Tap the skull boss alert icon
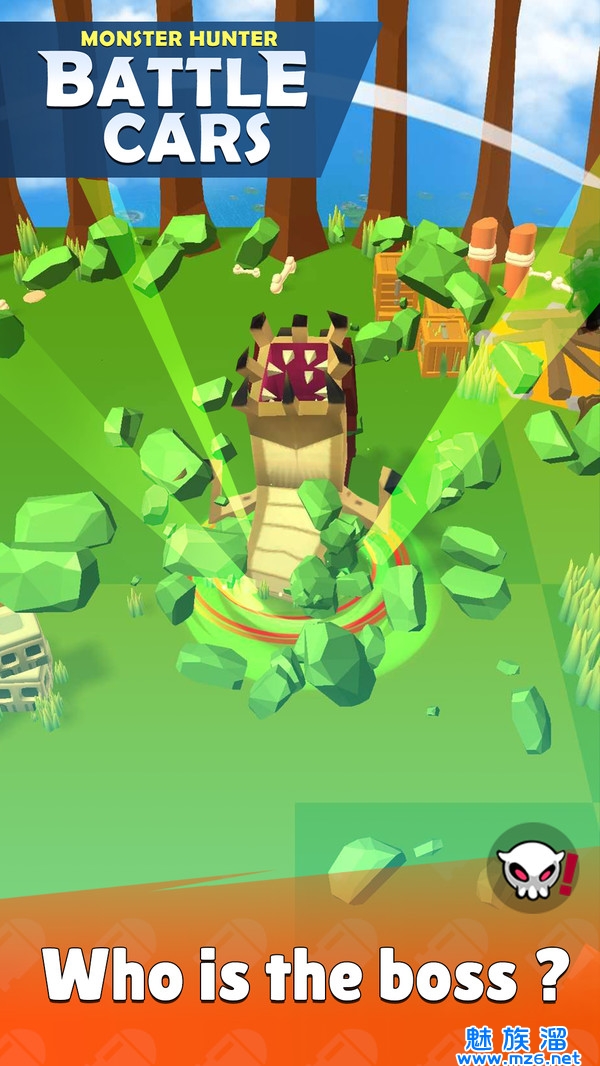 [x=531, y=866]
